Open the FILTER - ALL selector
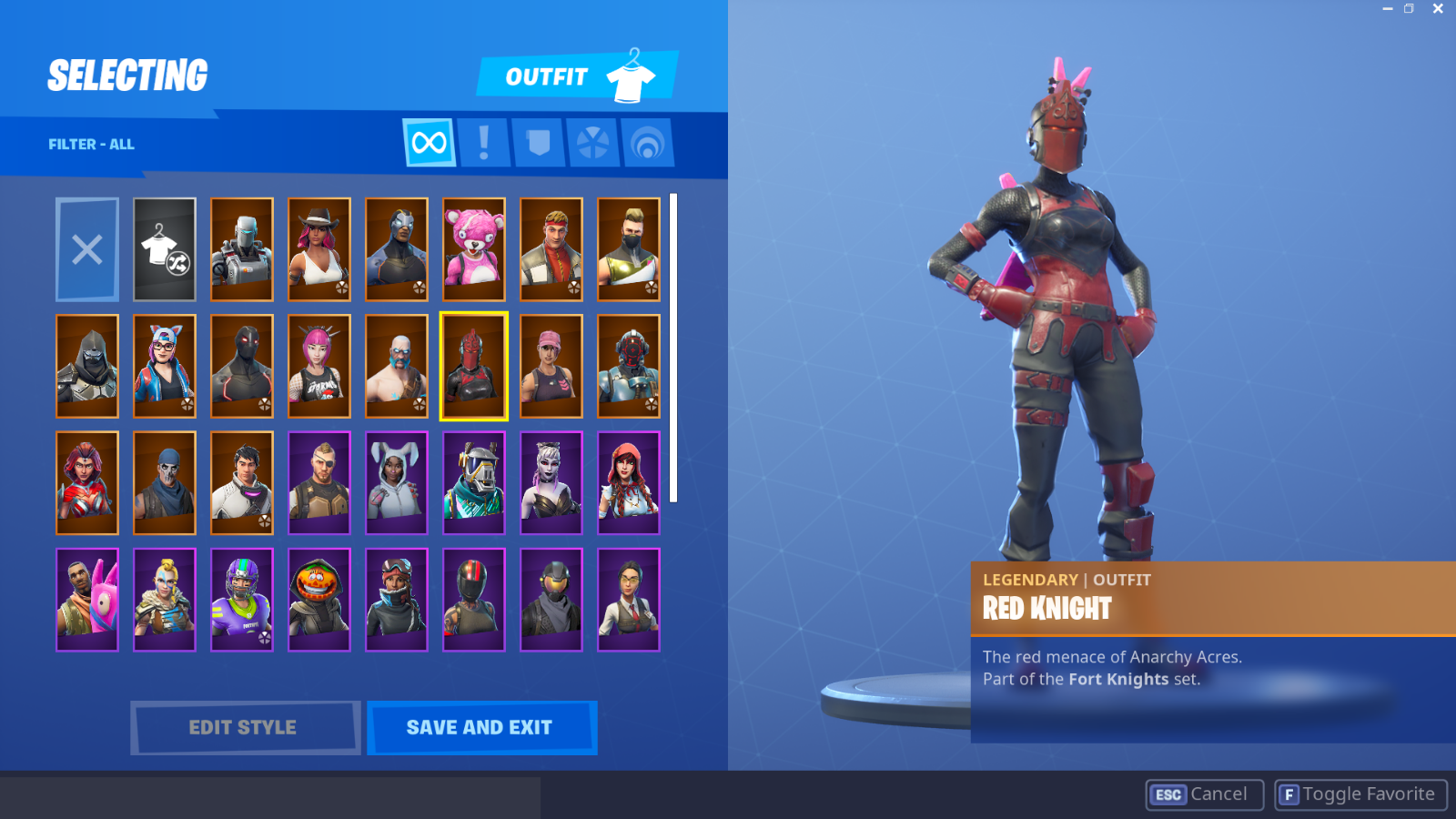1456x819 pixels. point(91,144)
